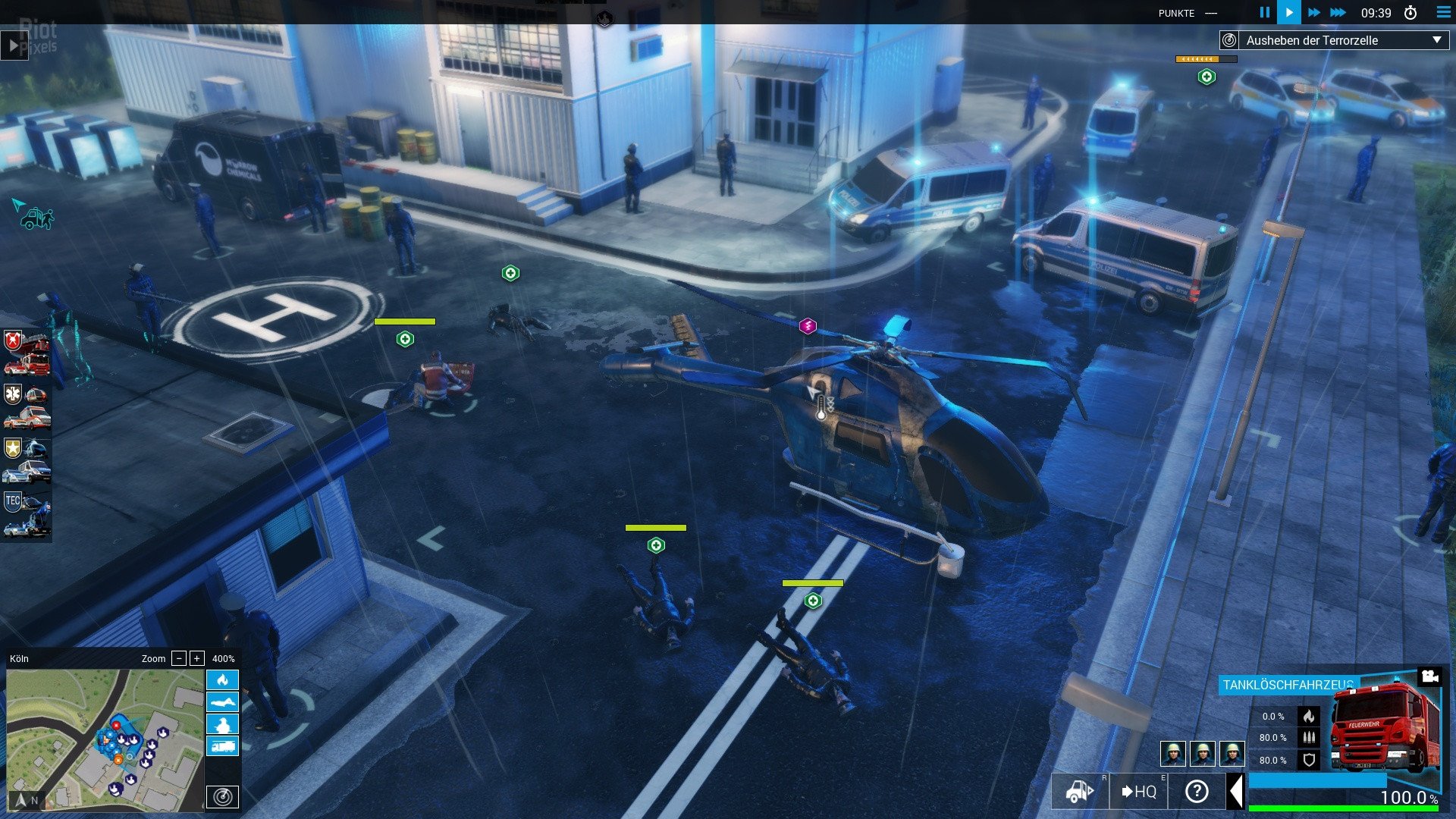The height and width of the screenshot is (819, 1456).
Task: Open the question mark help button
Action: [x=1197, y=792]
